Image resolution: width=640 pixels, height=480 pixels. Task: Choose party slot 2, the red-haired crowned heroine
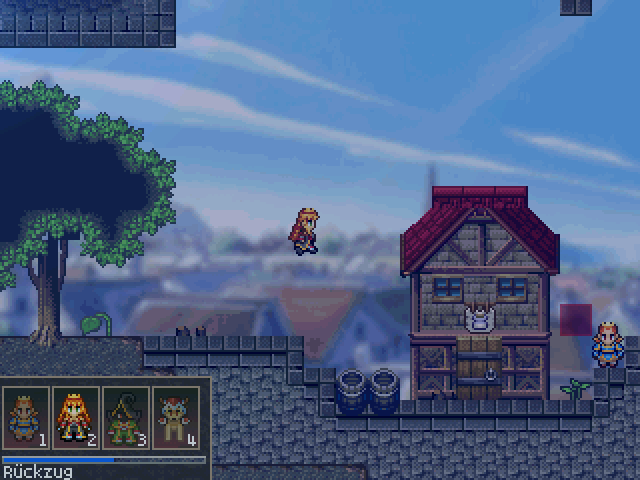[76, 417]
